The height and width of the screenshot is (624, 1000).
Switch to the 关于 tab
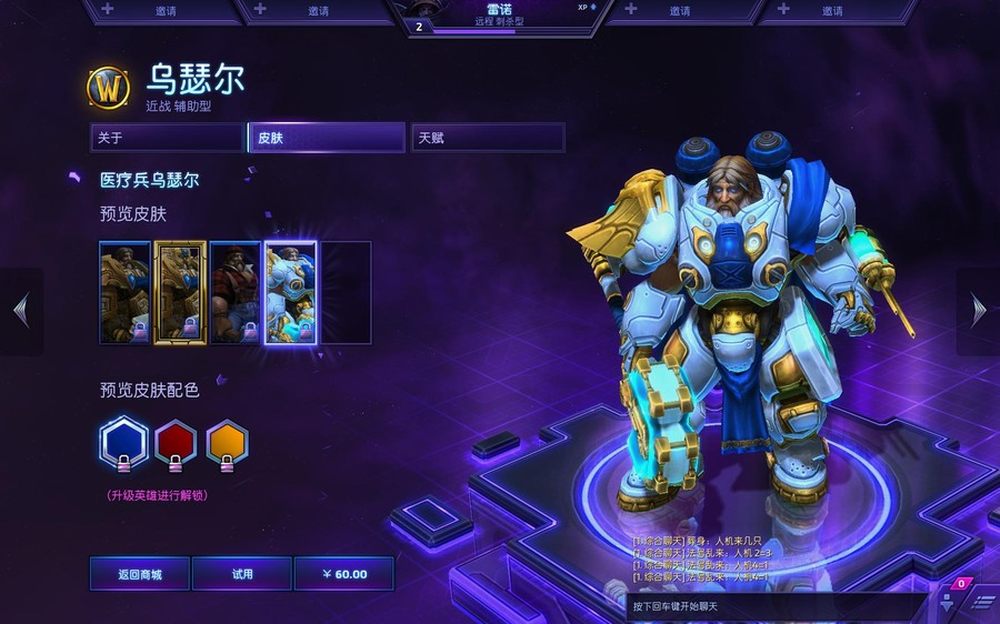pyautogui.click(x=166, y=138)
